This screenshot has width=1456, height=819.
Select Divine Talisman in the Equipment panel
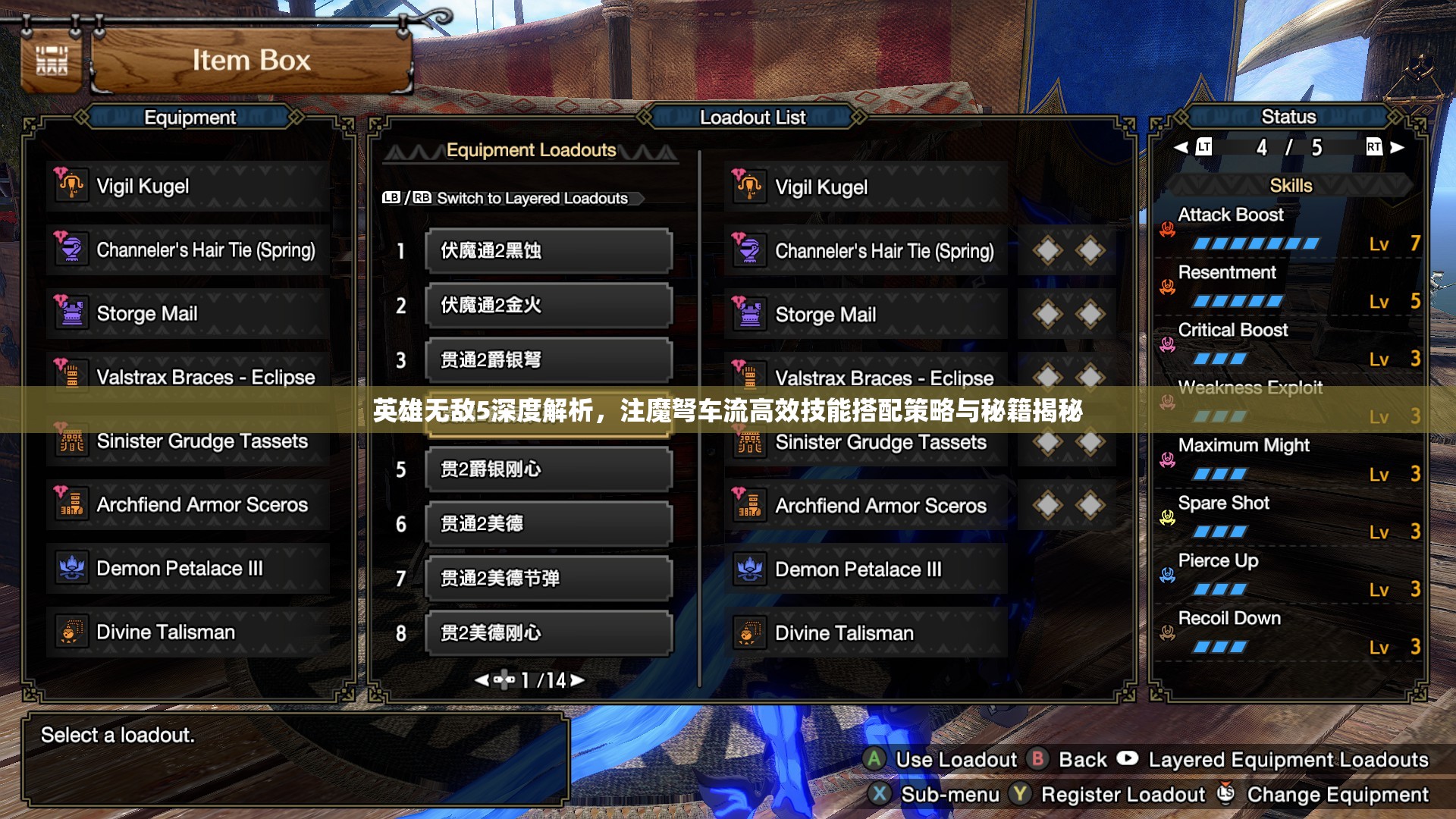click(x=188, y=632)
